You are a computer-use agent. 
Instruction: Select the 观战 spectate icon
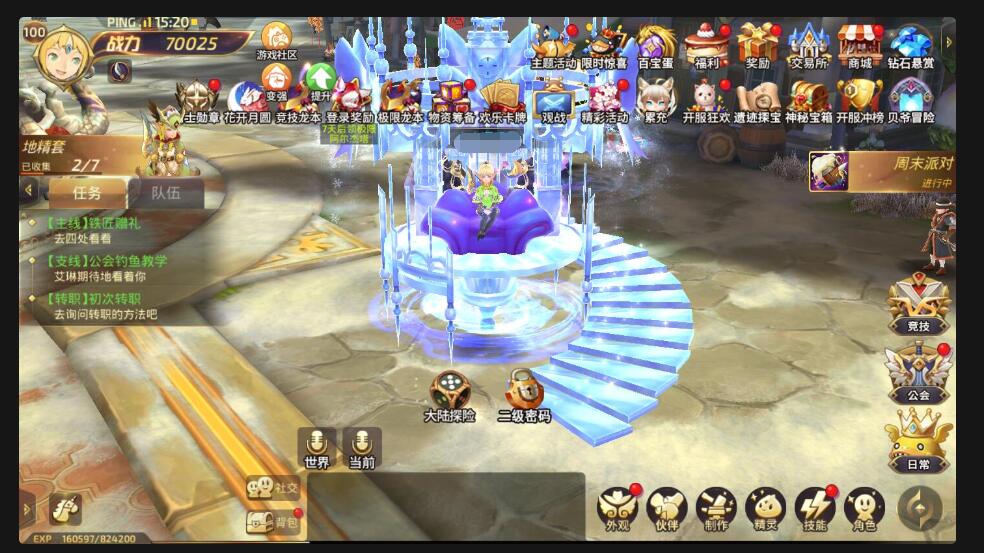[x=553, y=101]
